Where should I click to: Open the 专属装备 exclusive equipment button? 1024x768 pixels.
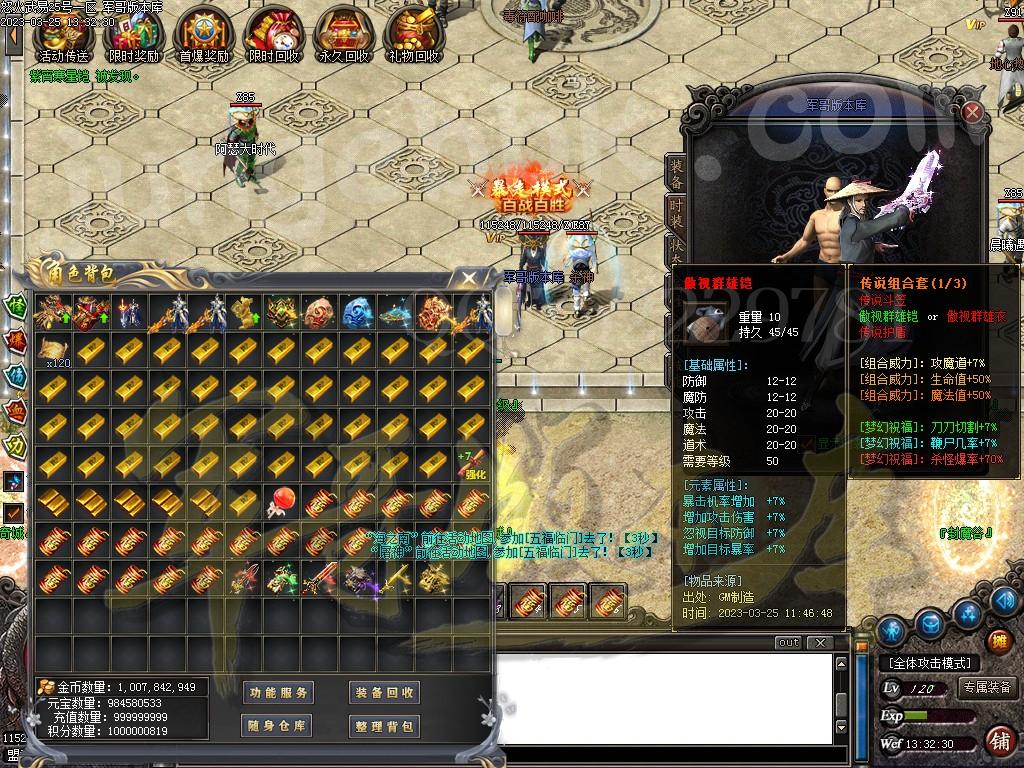[x=988, y=688]
